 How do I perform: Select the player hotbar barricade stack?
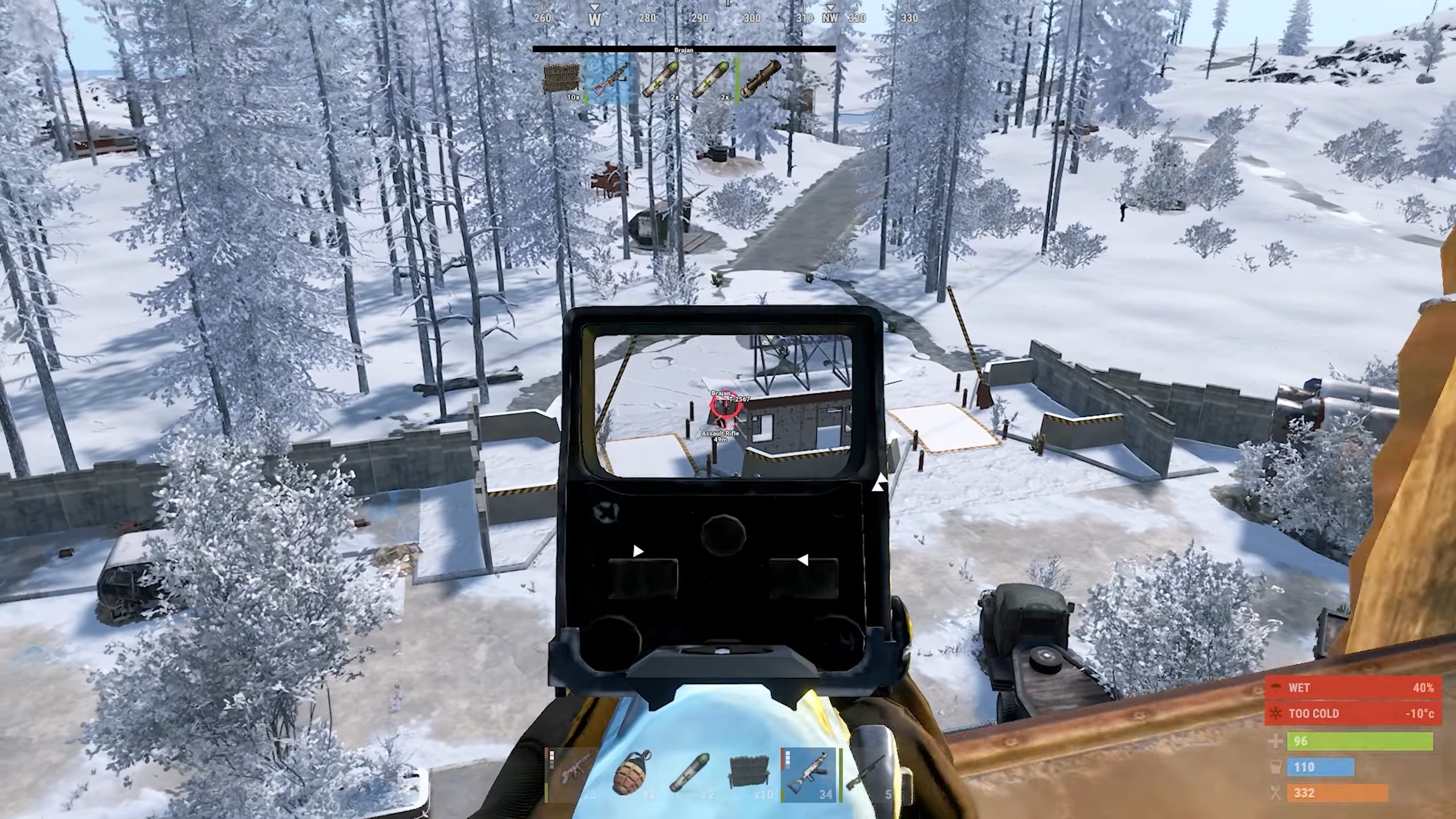[750, 775]
